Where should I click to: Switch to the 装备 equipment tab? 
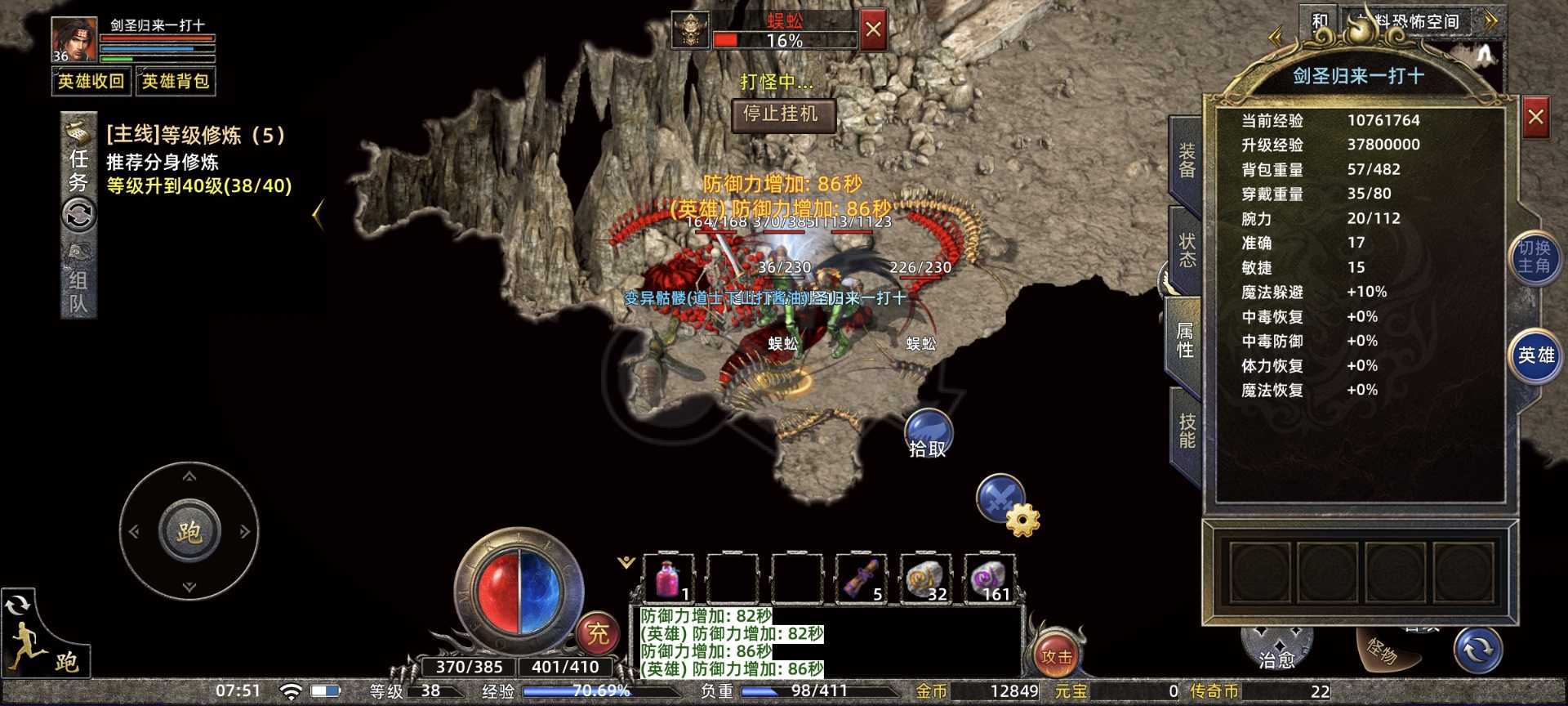point(1186,161)
